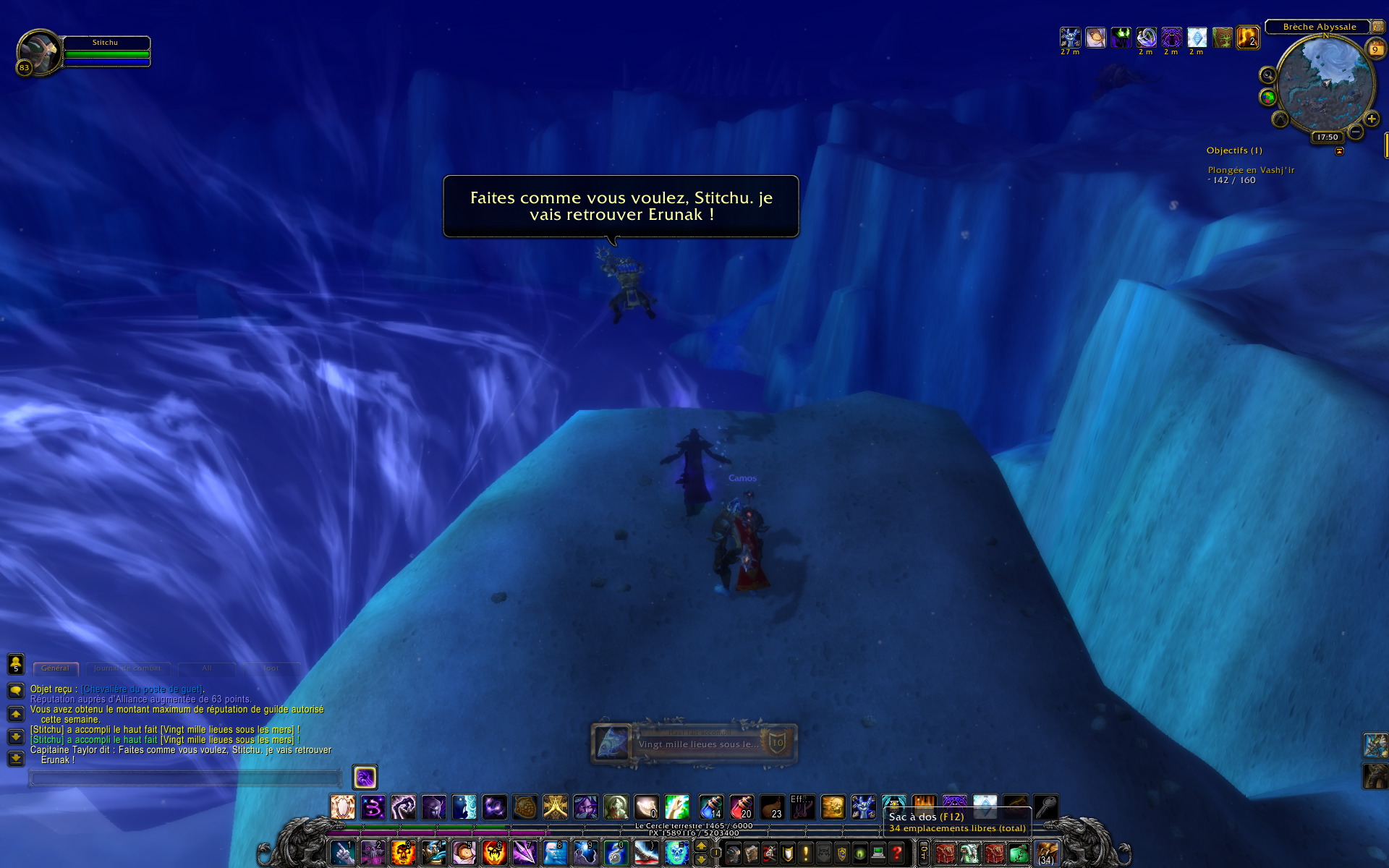Open the minimap tracking magnifier button
Screen dimensions: 1389x868
pyautogui.click(x=1267, y=75)
